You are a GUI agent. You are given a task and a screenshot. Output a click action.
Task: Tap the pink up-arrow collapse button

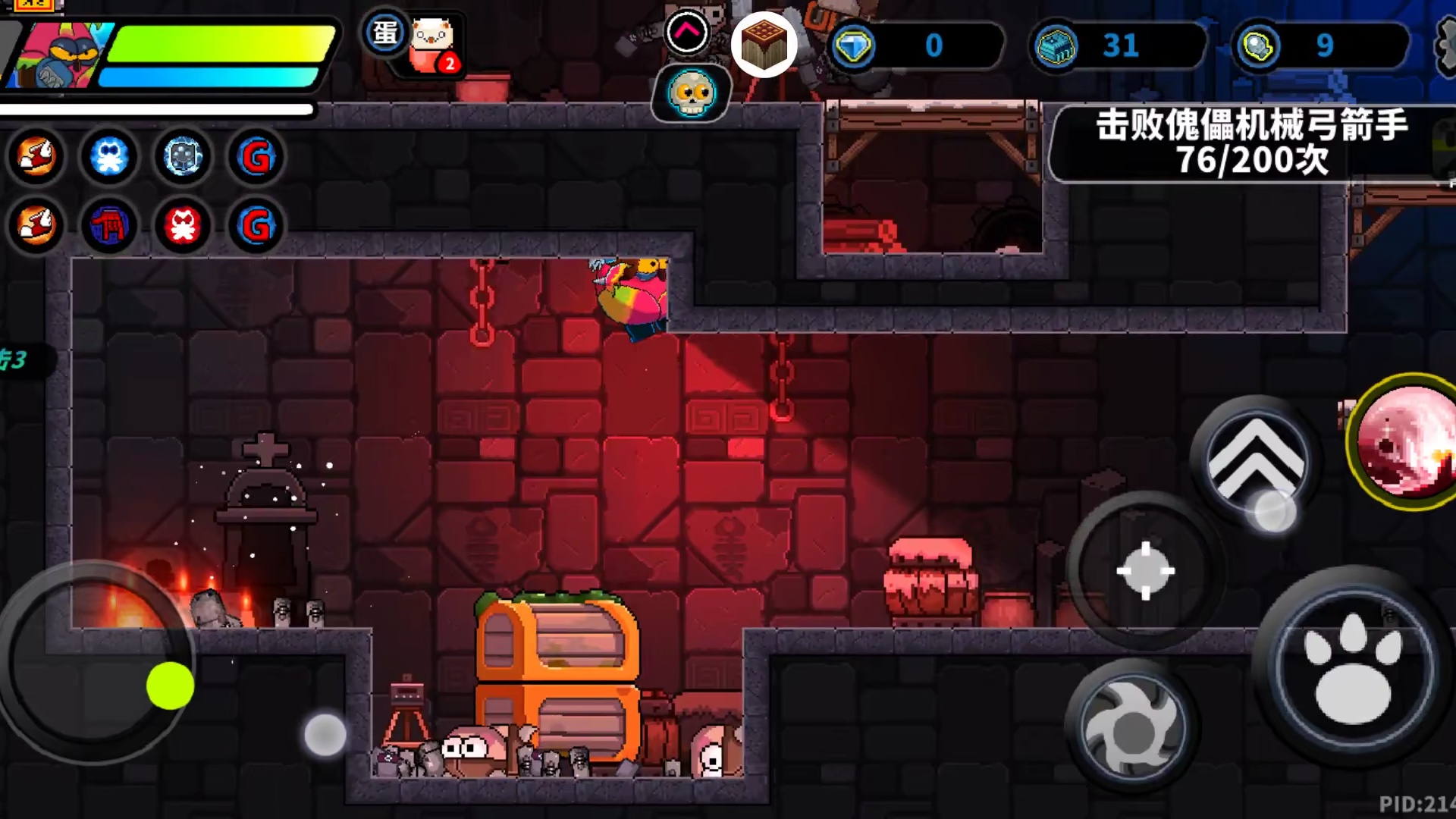click(x=687, y=33)
